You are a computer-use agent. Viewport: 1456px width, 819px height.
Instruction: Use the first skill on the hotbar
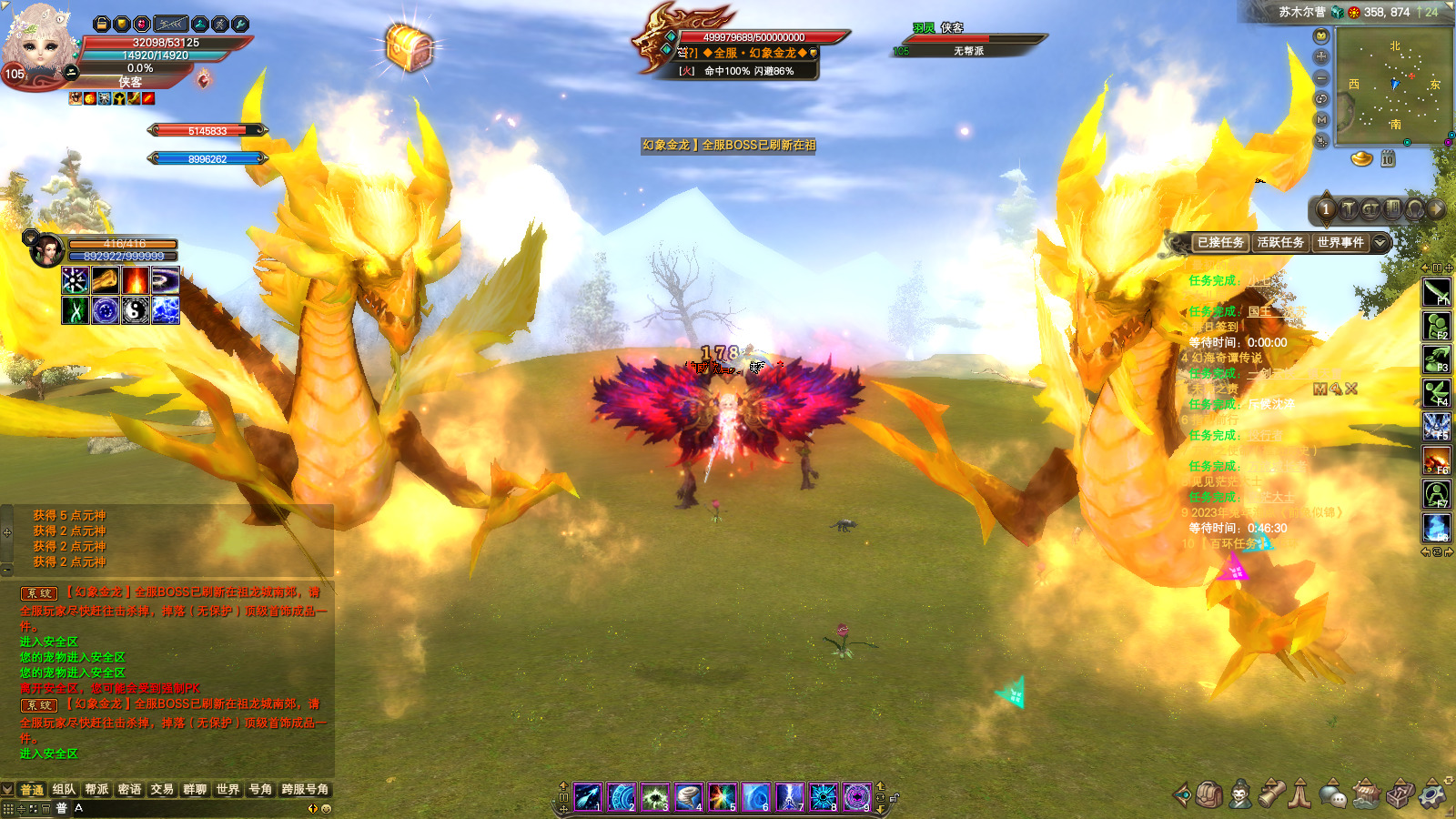click(x=588, y=797)
